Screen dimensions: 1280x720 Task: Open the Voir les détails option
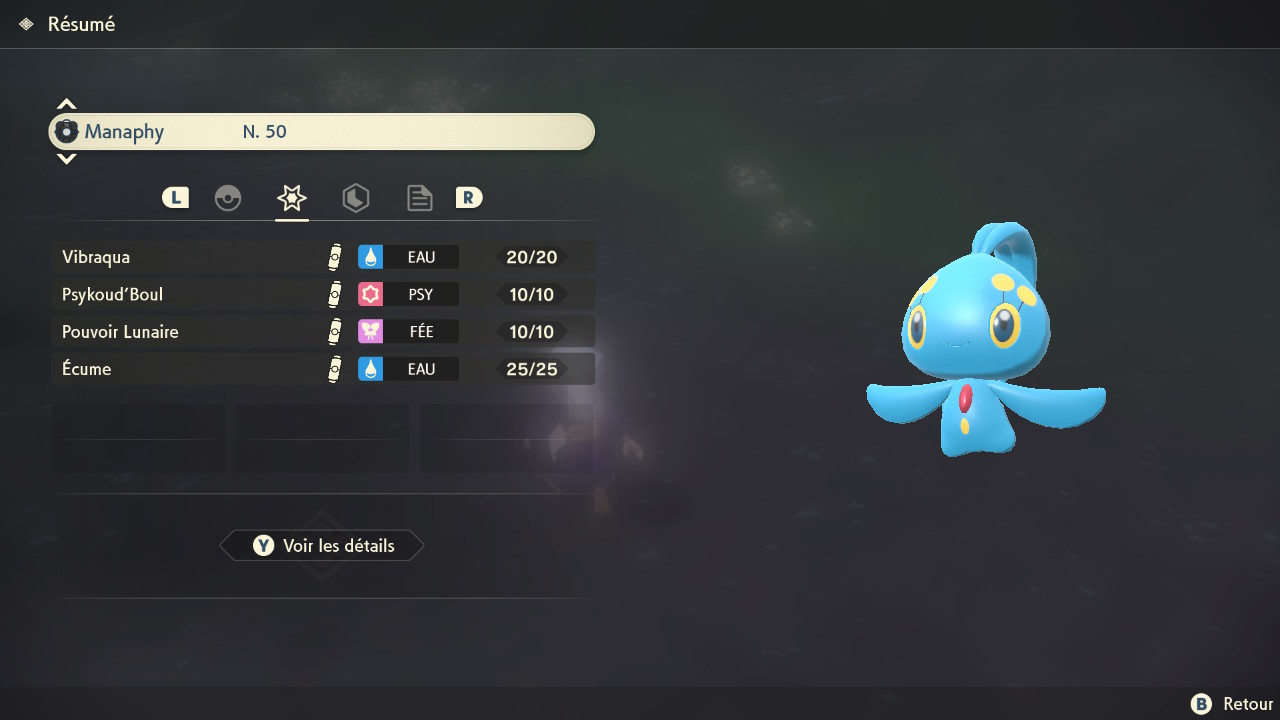click(322, 546)
